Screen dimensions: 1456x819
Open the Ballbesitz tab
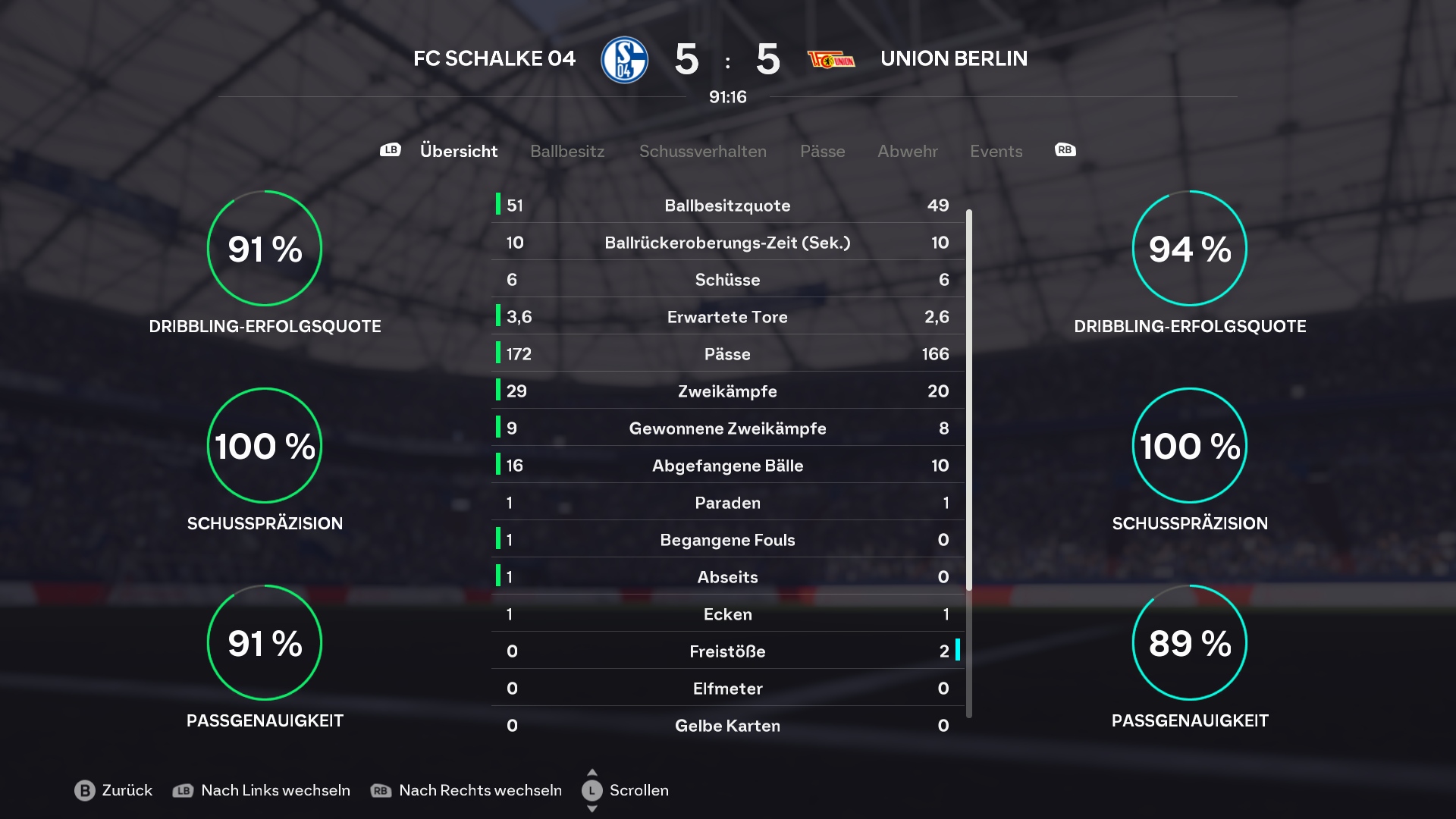(x=567, y=151)
